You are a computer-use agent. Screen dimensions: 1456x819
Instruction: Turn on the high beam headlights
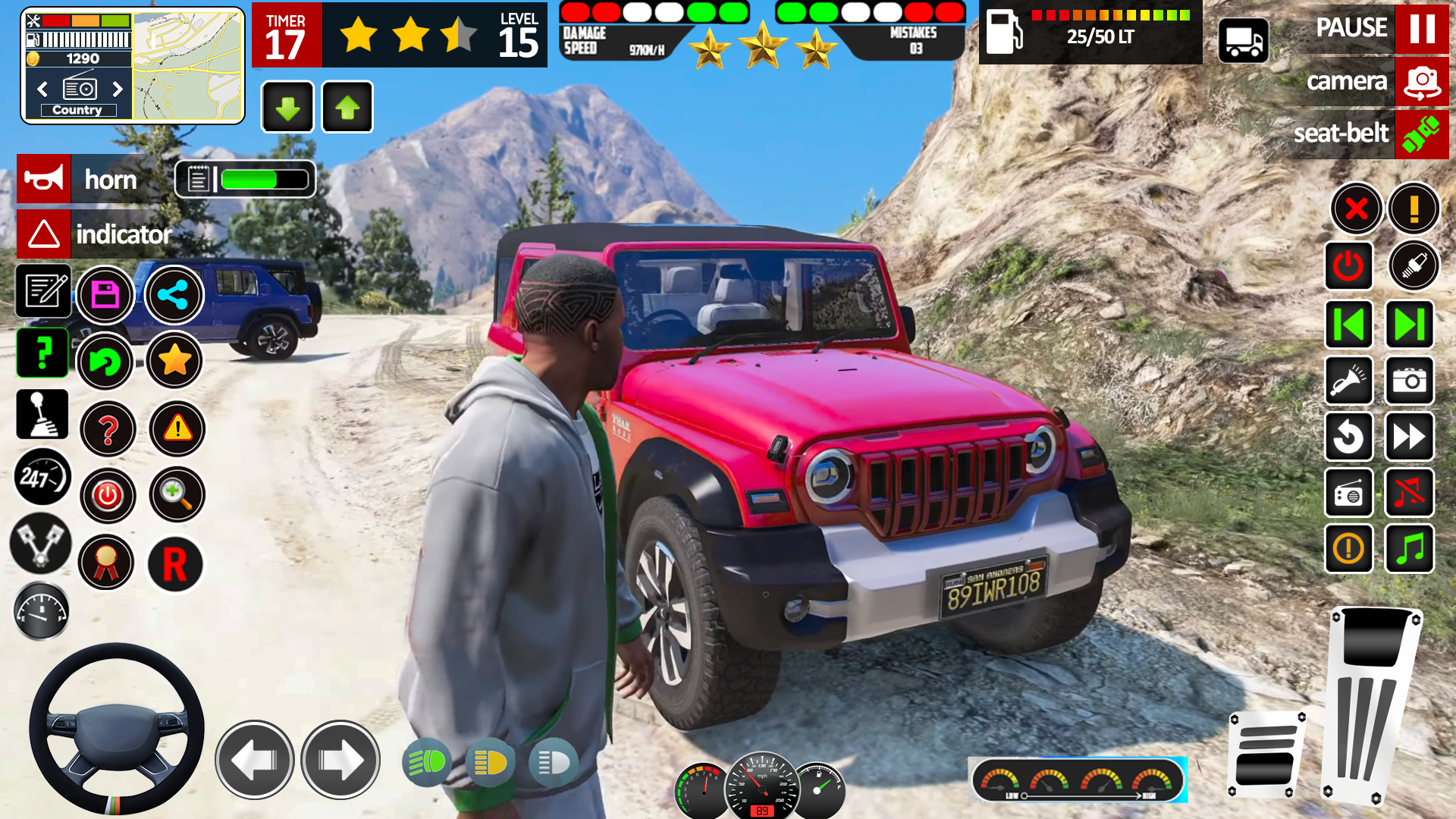tap(426, 762)
